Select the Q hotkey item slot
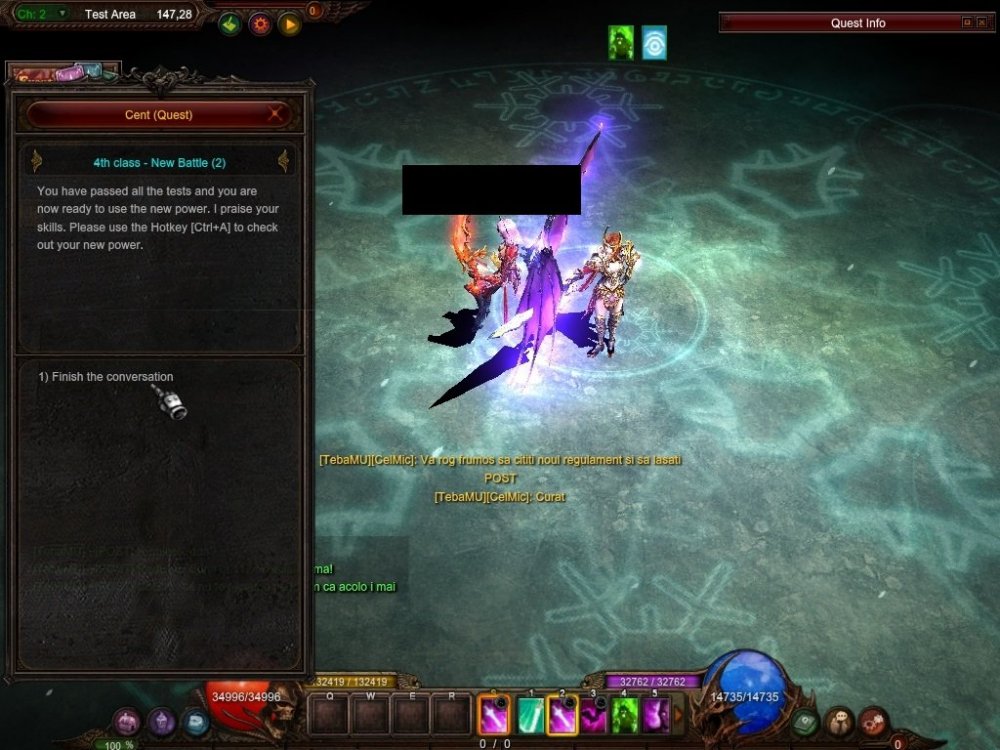This screenshot has height=750, width=1000. pos(329,714)
